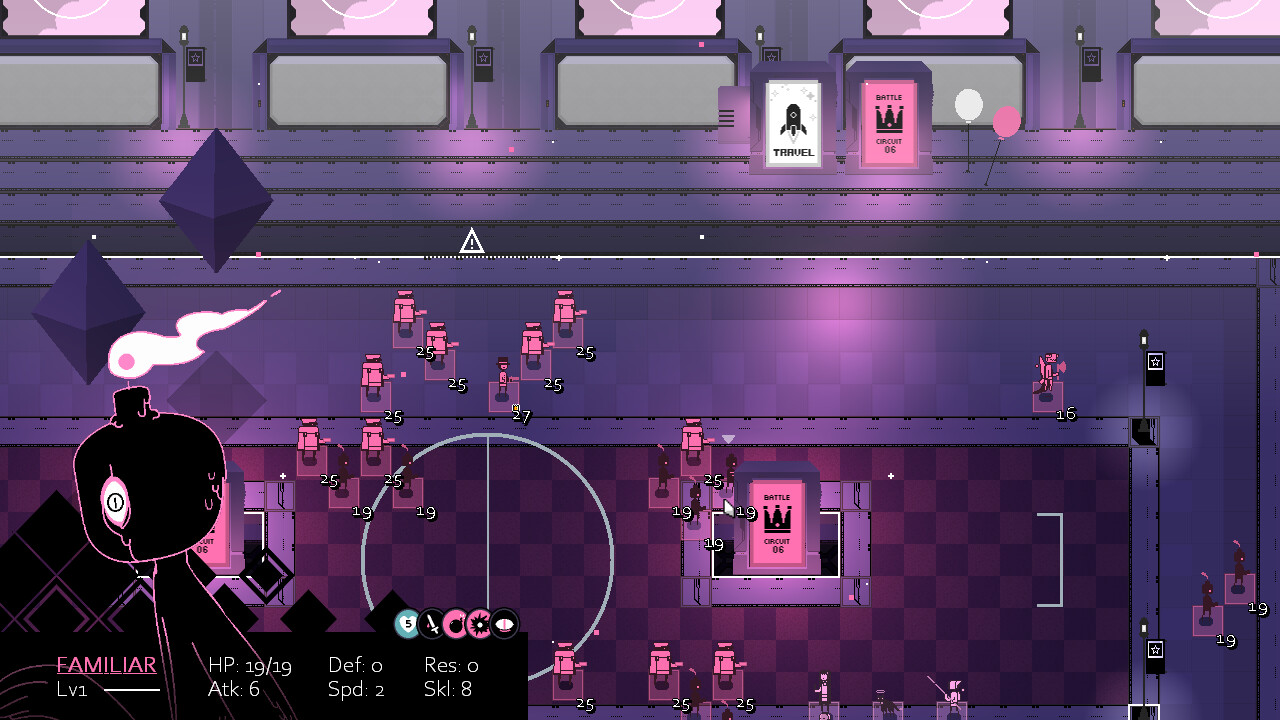Click the star placard on the lower right wall
This screenshot has width=1280, height=720.
pyautogui.click(x=1157, y=652)
